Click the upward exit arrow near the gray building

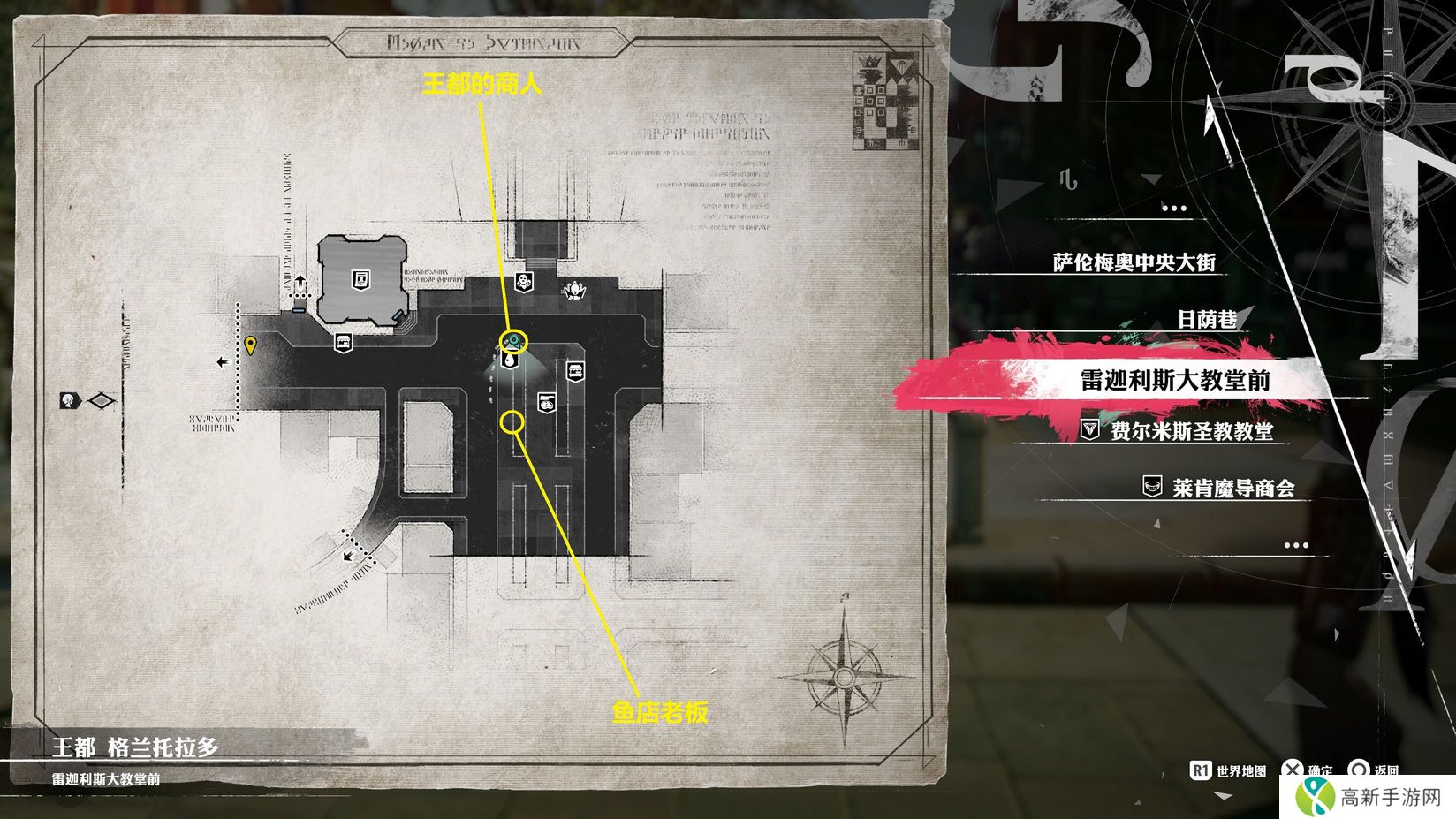click(300, 281)
